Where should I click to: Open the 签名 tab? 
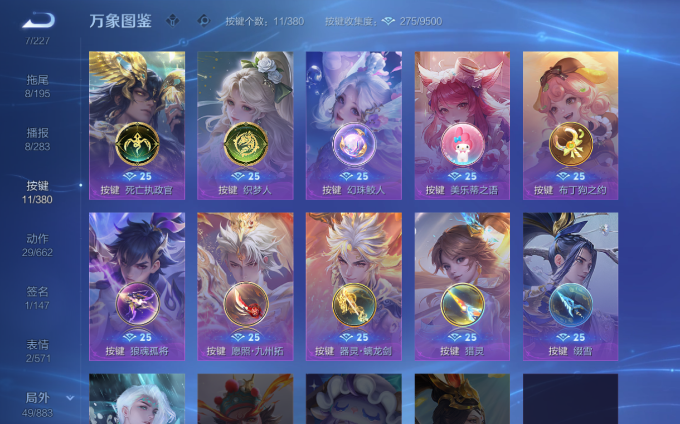[38, 297]
